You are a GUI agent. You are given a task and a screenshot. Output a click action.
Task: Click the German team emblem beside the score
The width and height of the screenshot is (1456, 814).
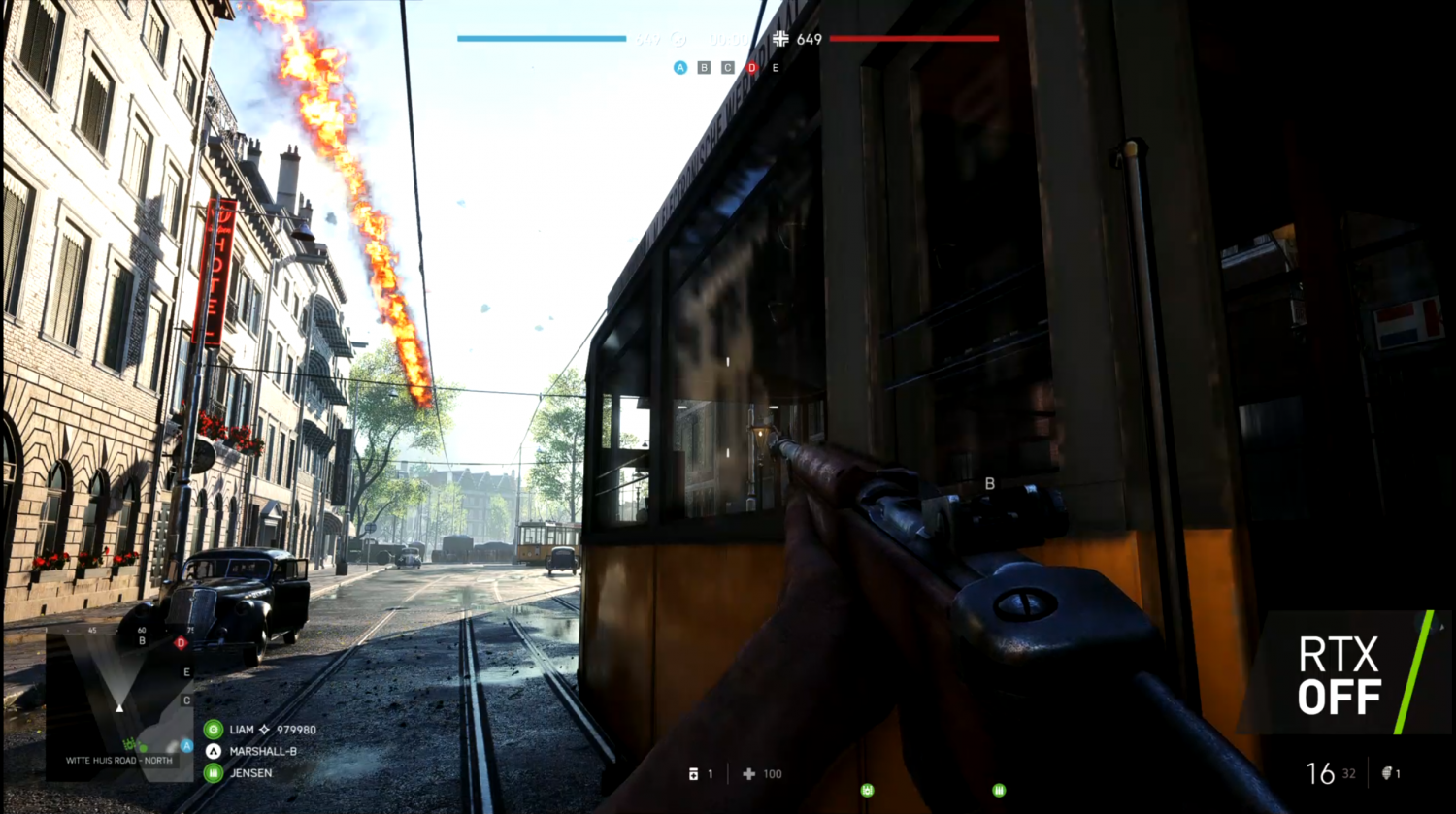coord(780,39)
